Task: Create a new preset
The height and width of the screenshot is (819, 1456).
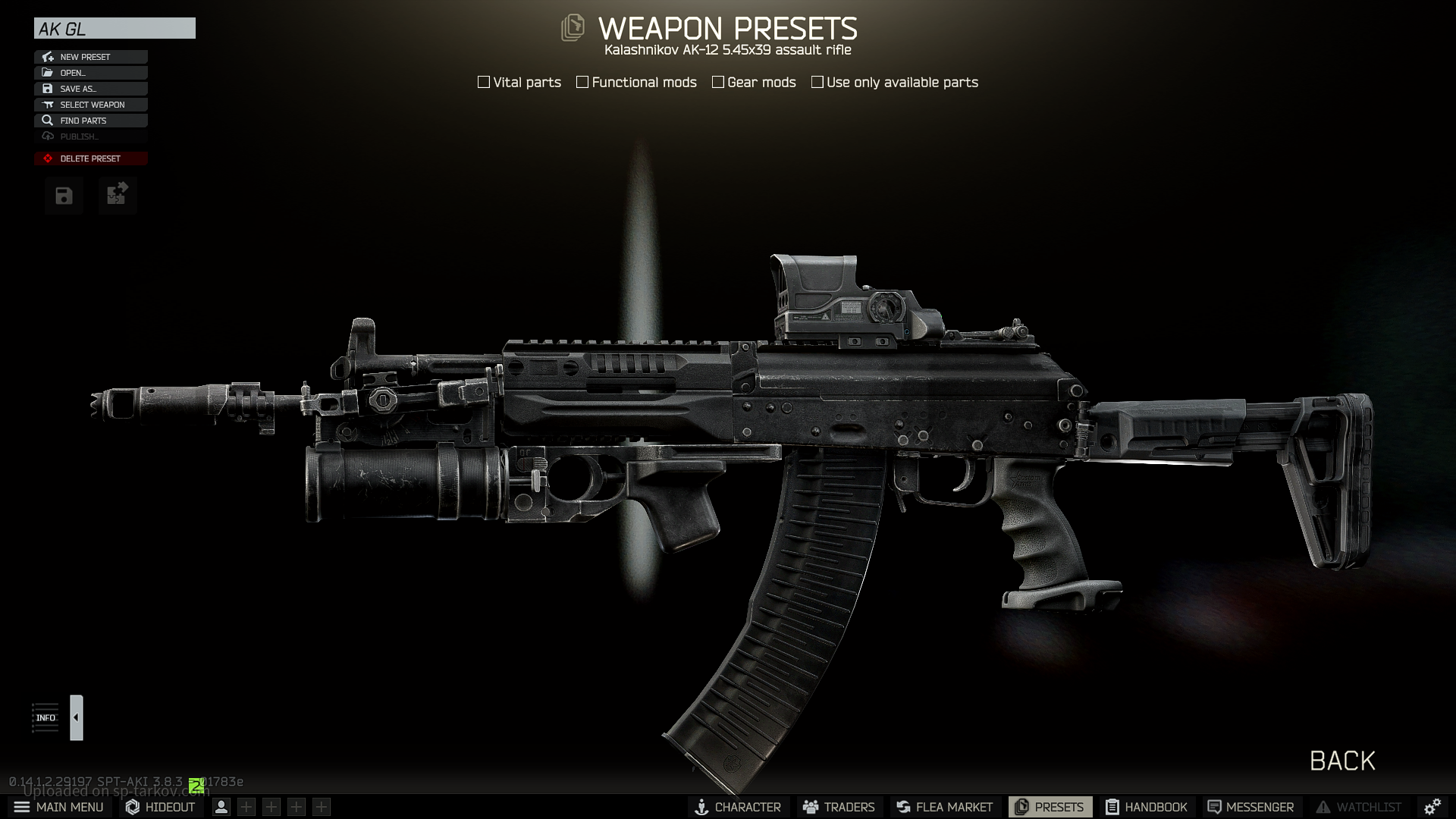Action: click(90, 57)
